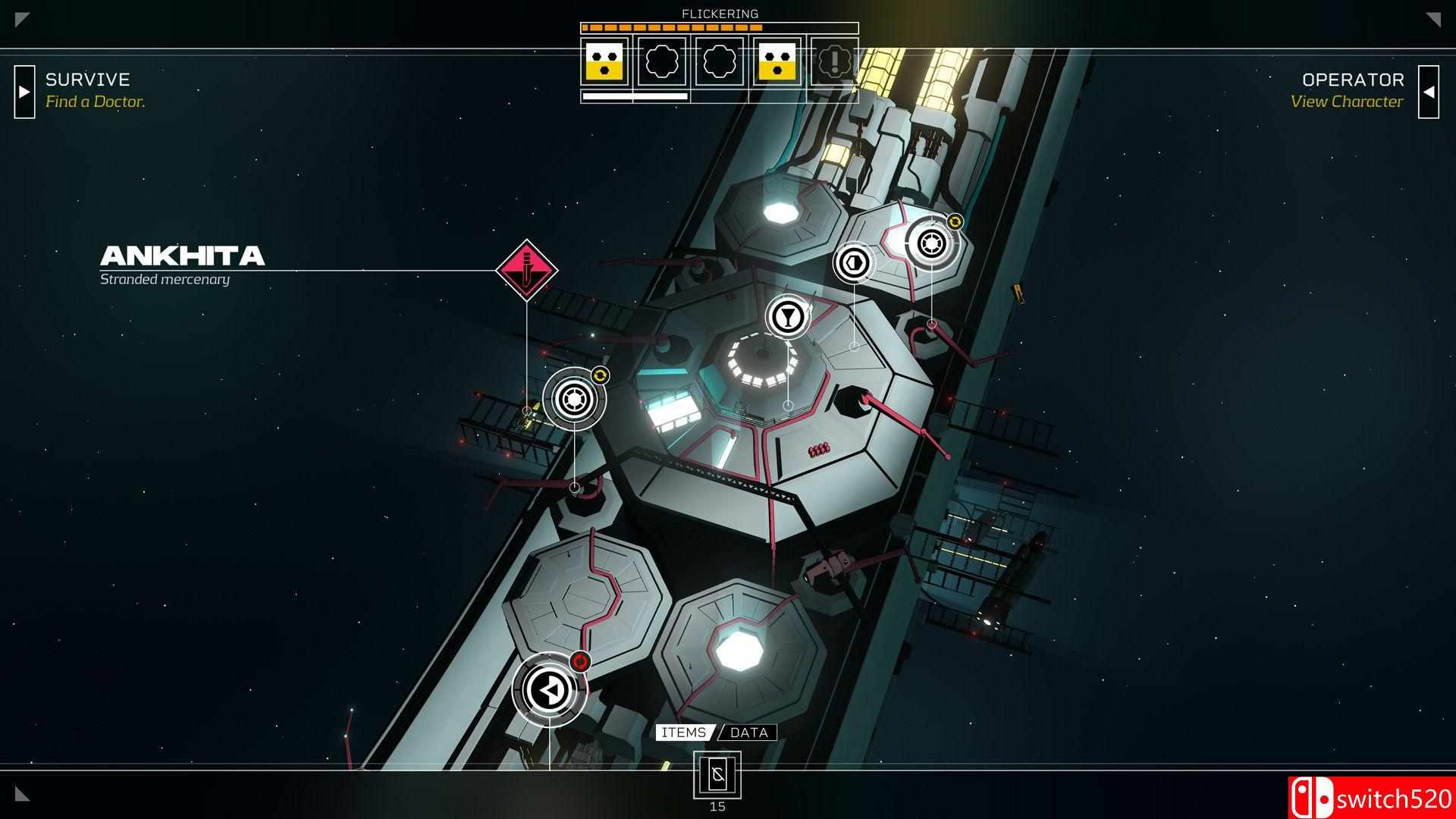Switch to the ITEMS tab
The image size is (1456, 819).
[x=684, y=733]
